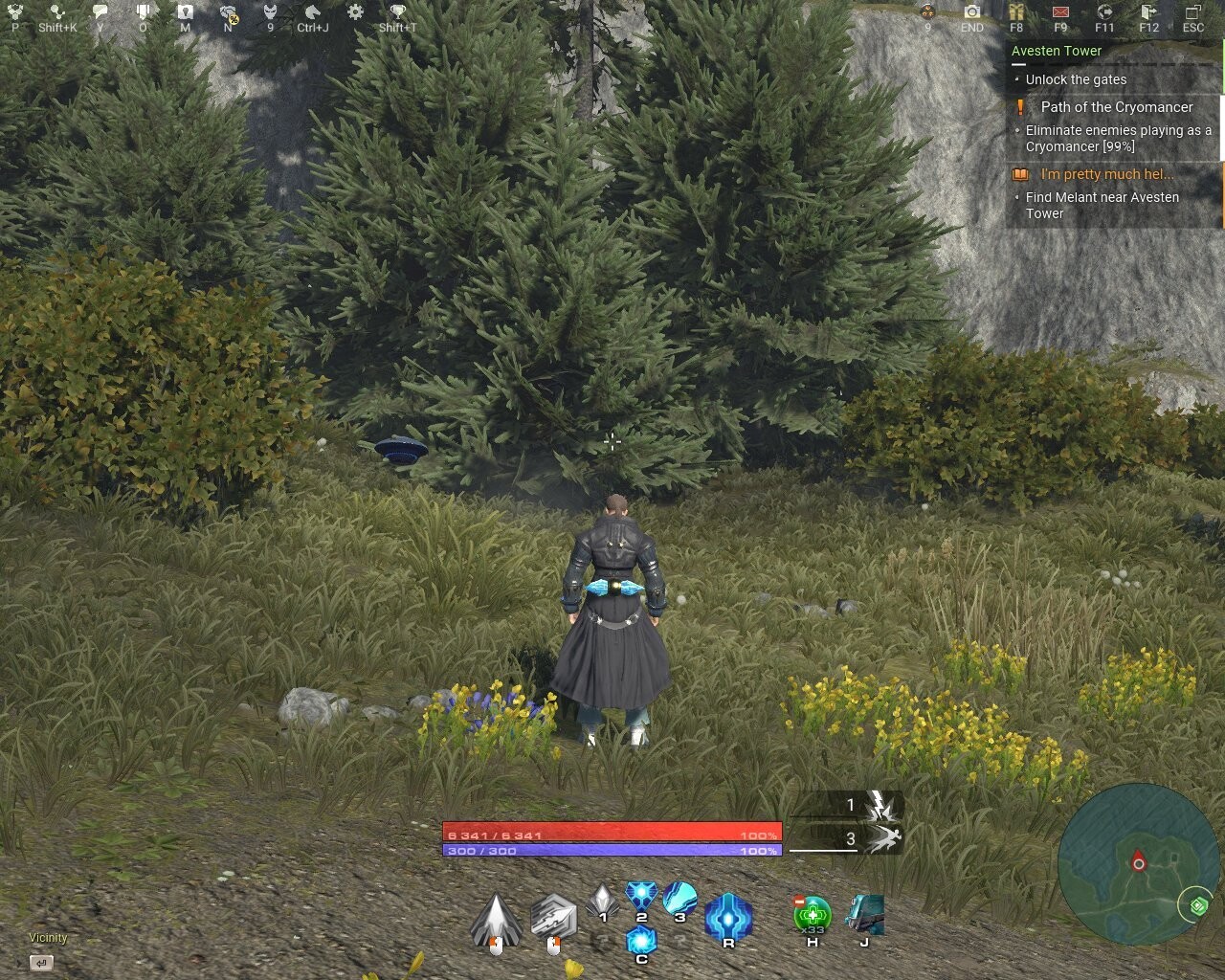Take a screenshot with the END camera icon
Image resolution: width=1225 pixels, height=980 pixels.
971,13
